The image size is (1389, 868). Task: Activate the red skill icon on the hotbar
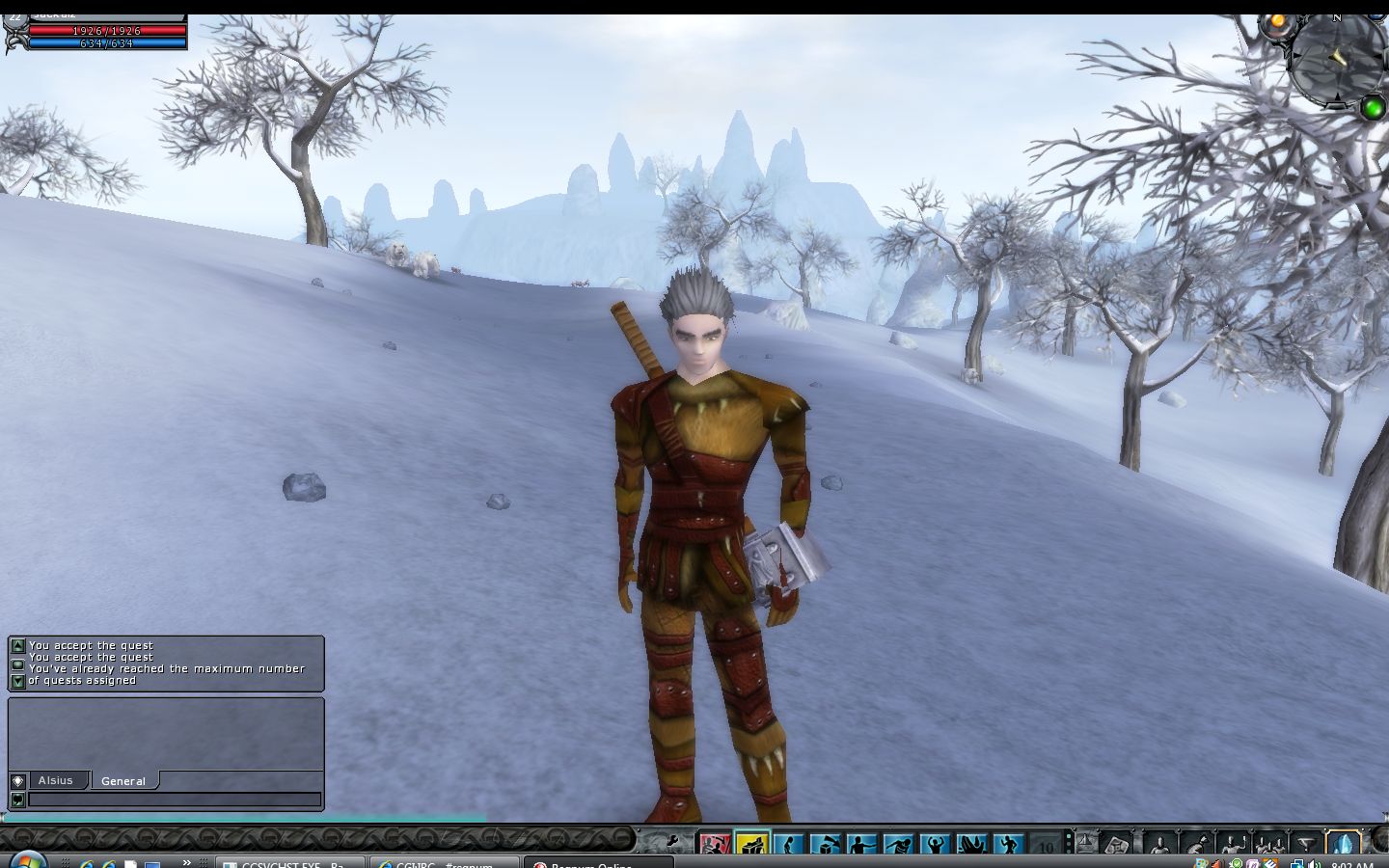pyautogui.click(x=715, y=846)
